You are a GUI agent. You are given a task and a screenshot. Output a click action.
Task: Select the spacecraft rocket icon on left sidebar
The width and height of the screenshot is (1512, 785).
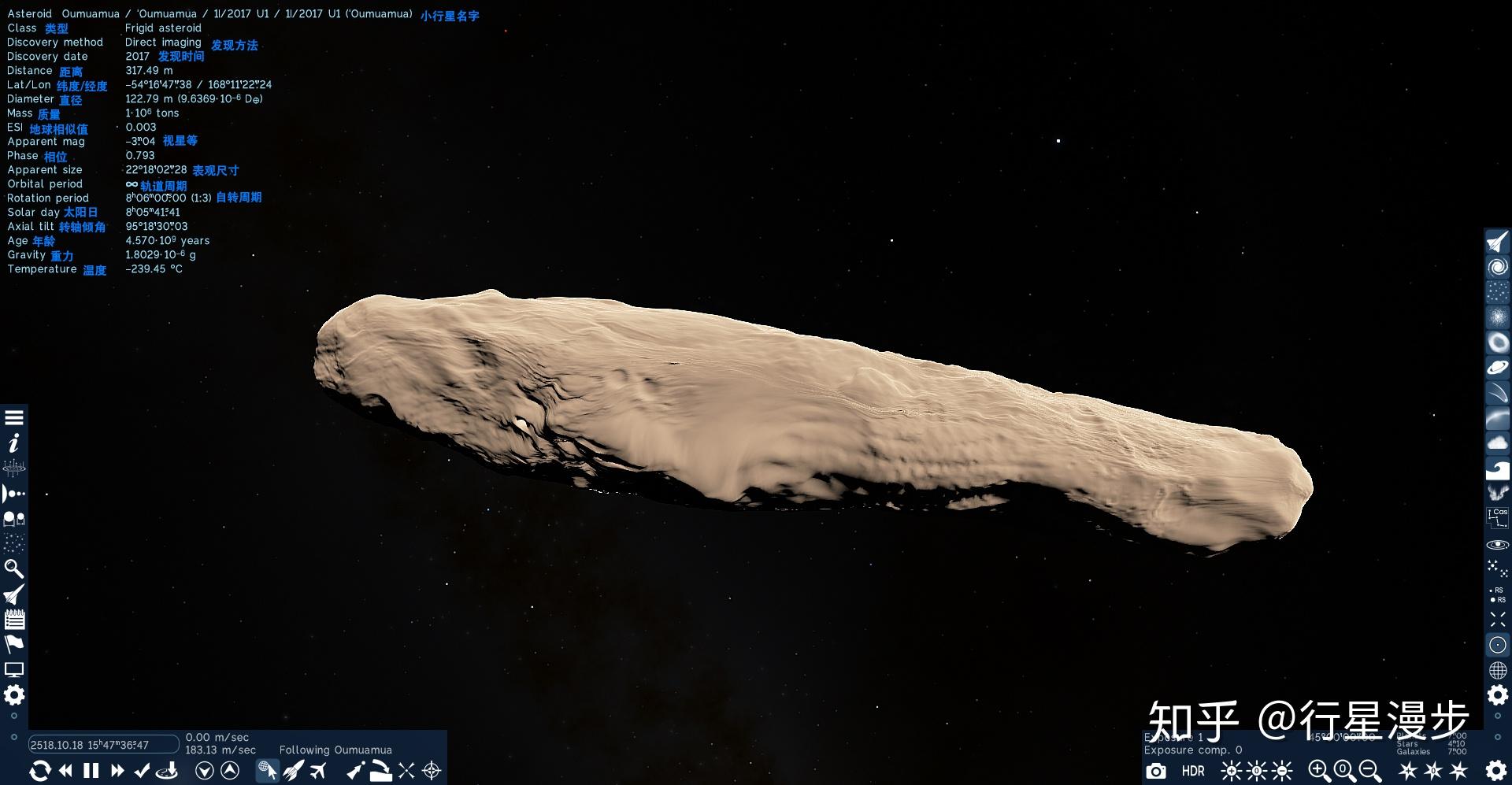click(x=13, y=594)
